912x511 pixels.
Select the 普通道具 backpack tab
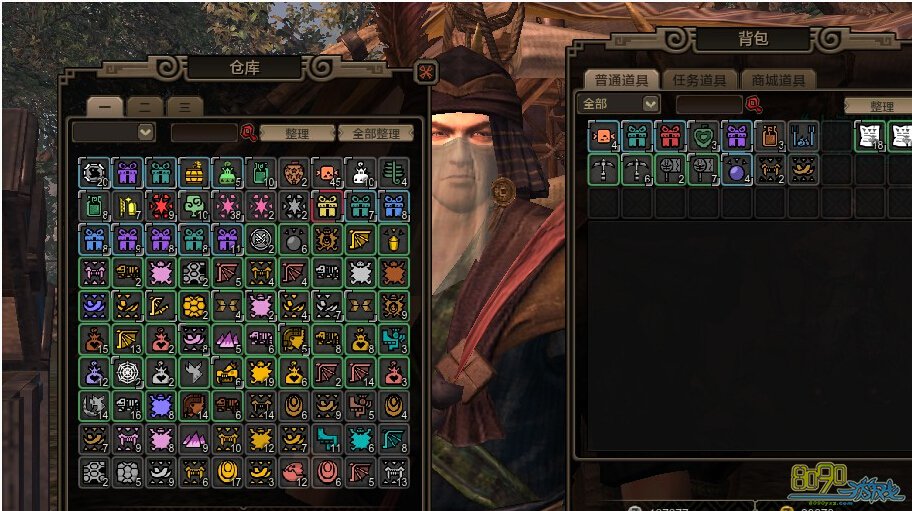pos(622,80)
